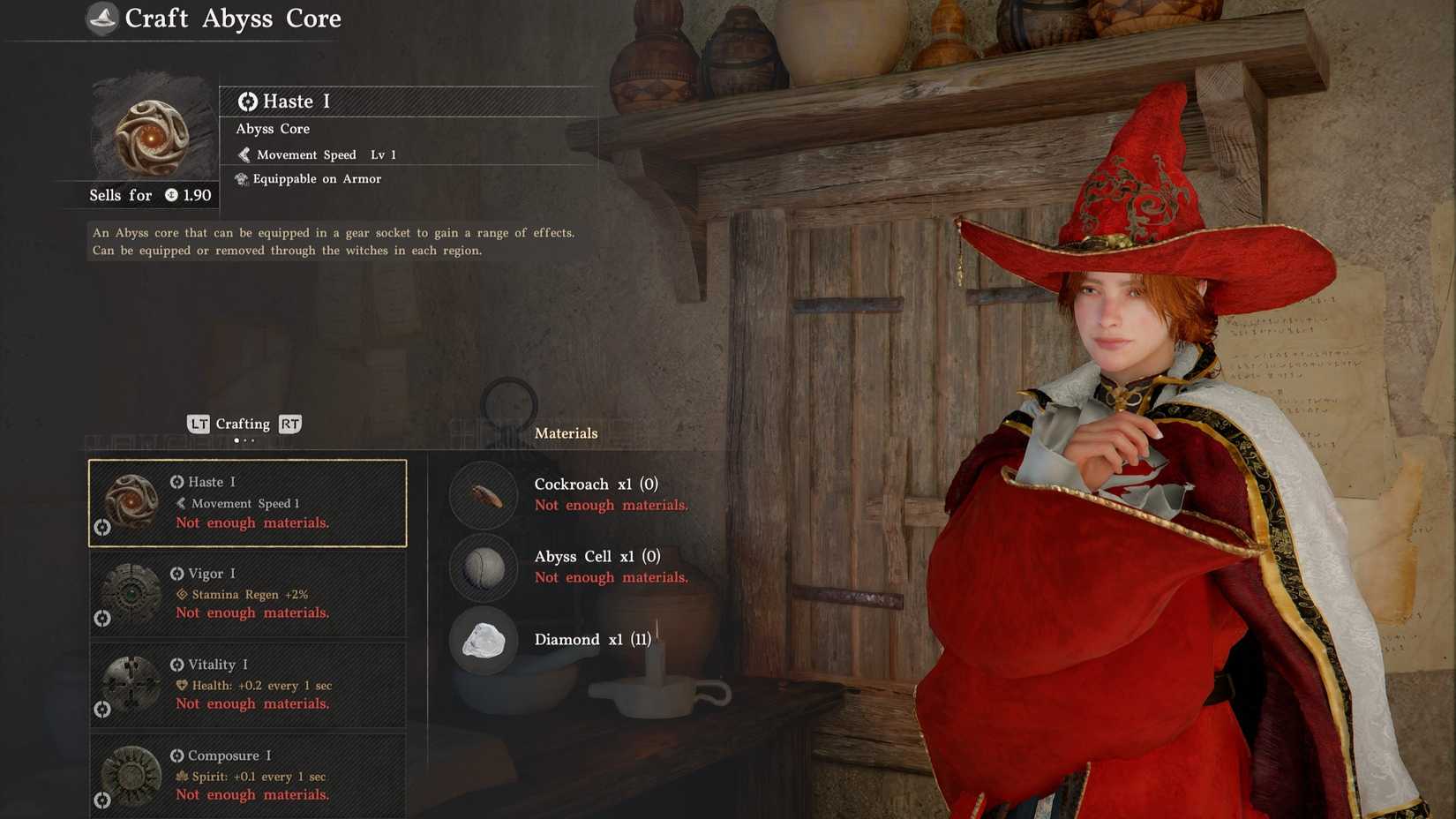
Task: Click the Cockroach material icon
Action: 483,495
